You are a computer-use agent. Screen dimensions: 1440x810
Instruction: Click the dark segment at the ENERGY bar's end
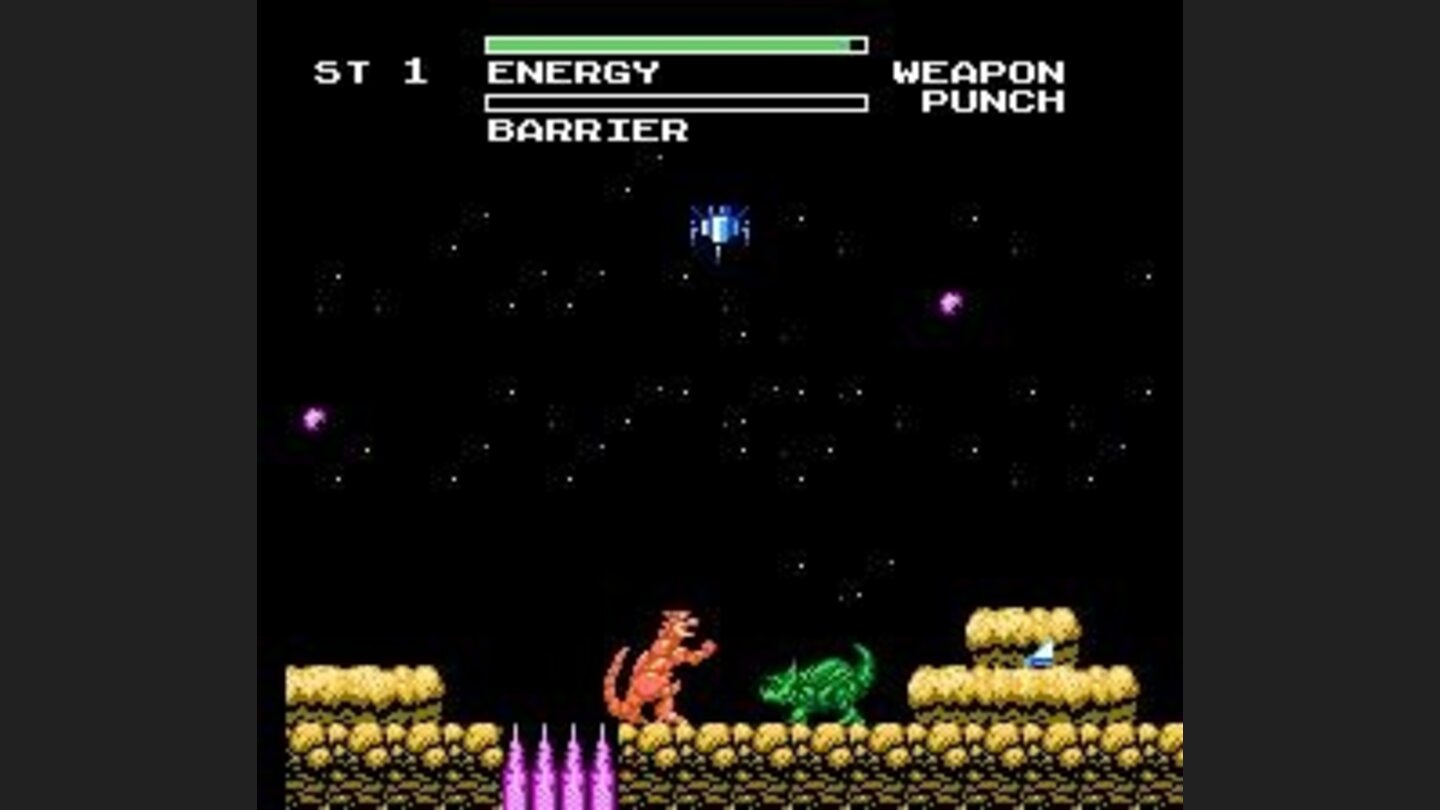(x=855, y=44)
